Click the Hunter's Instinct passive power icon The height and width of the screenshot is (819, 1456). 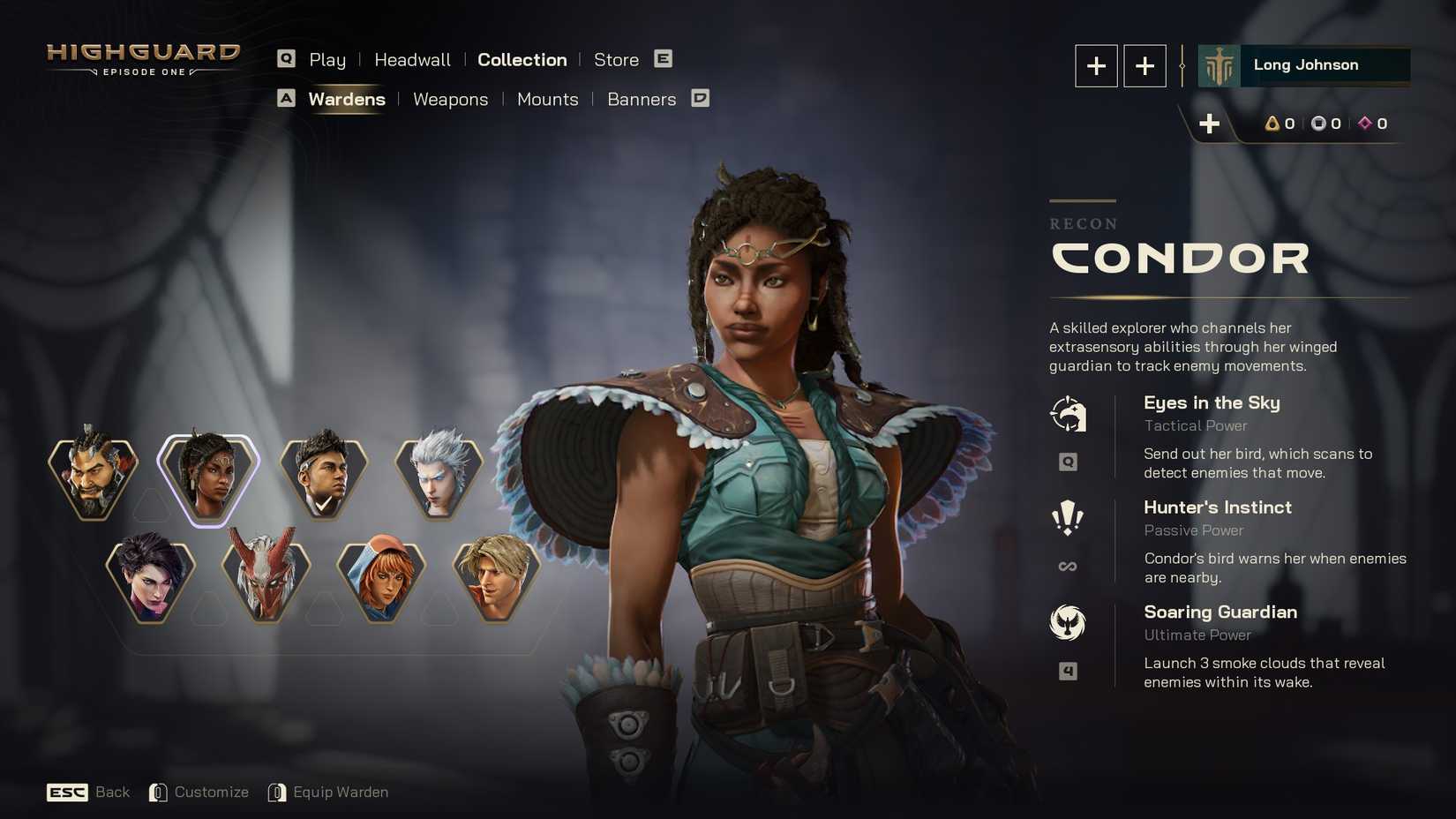(1069, 518)
